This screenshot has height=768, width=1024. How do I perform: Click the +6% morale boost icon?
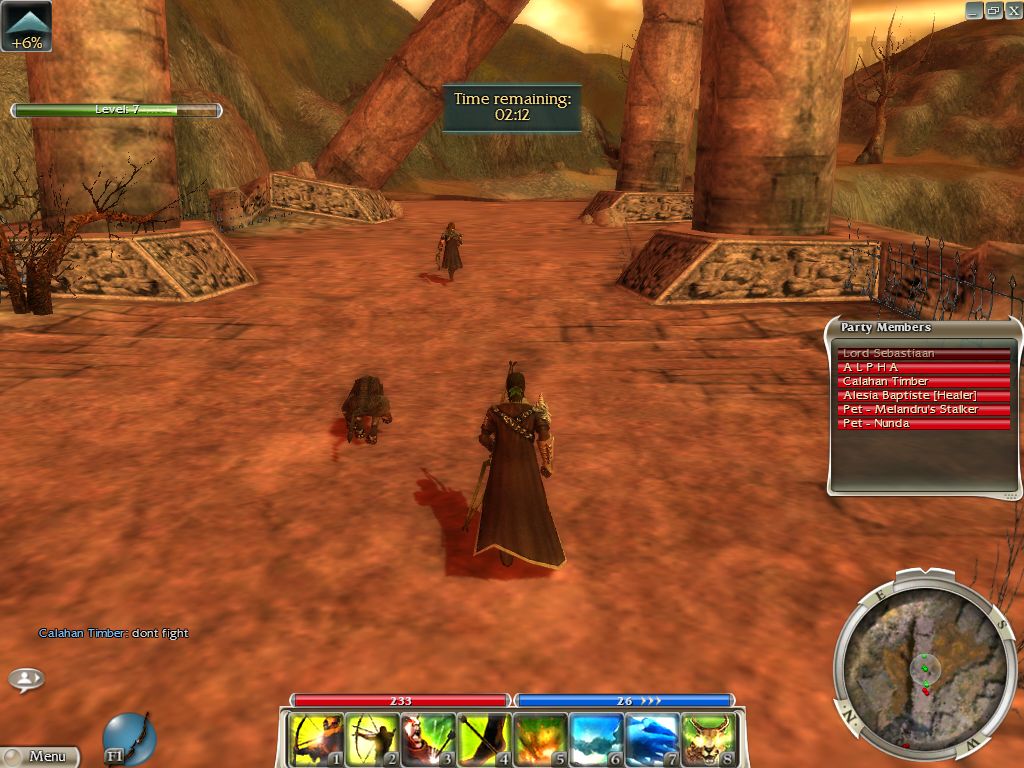tap(26, 27)
